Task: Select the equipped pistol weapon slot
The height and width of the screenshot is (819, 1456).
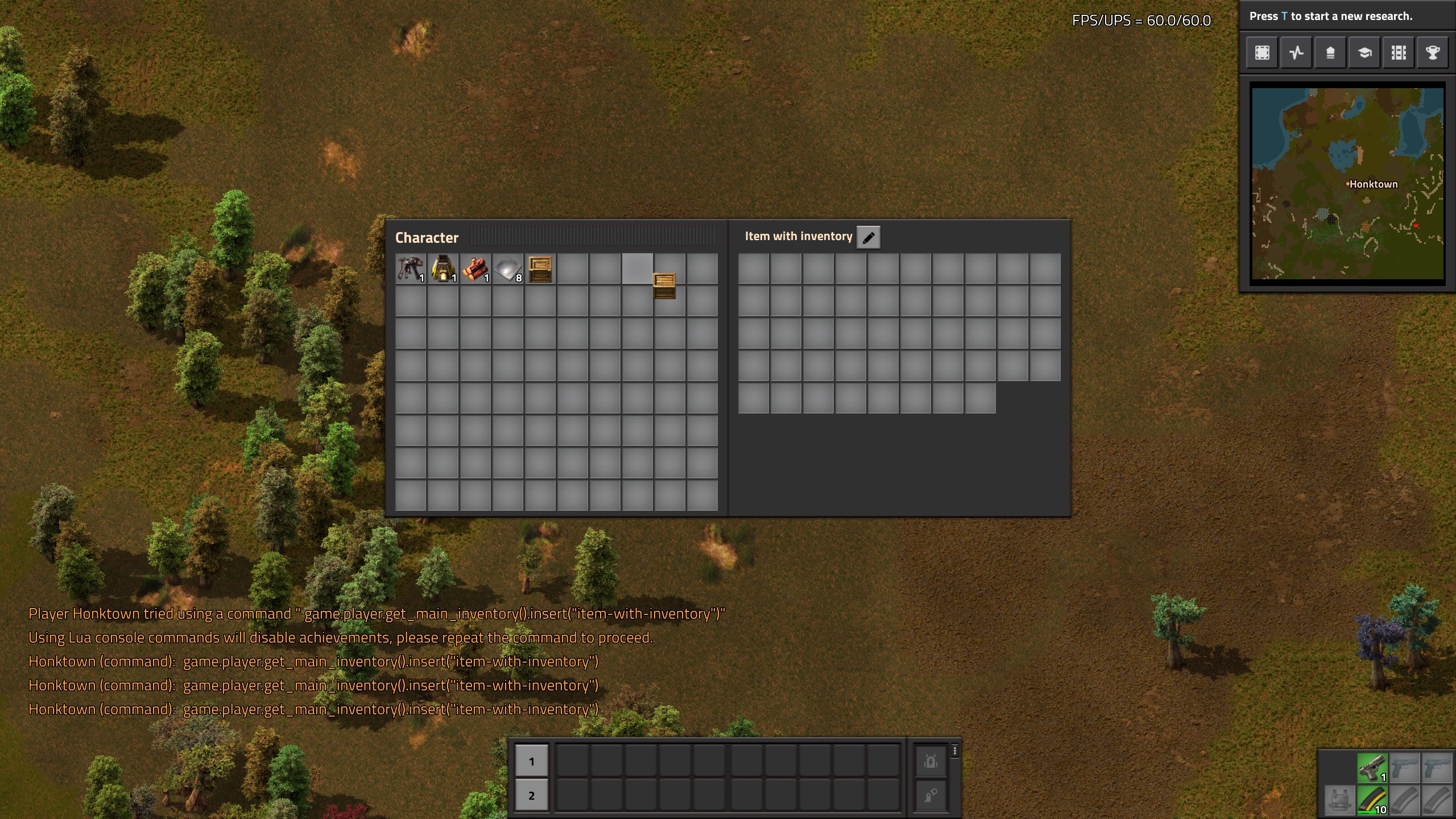Action: (x=1372, y=768)
